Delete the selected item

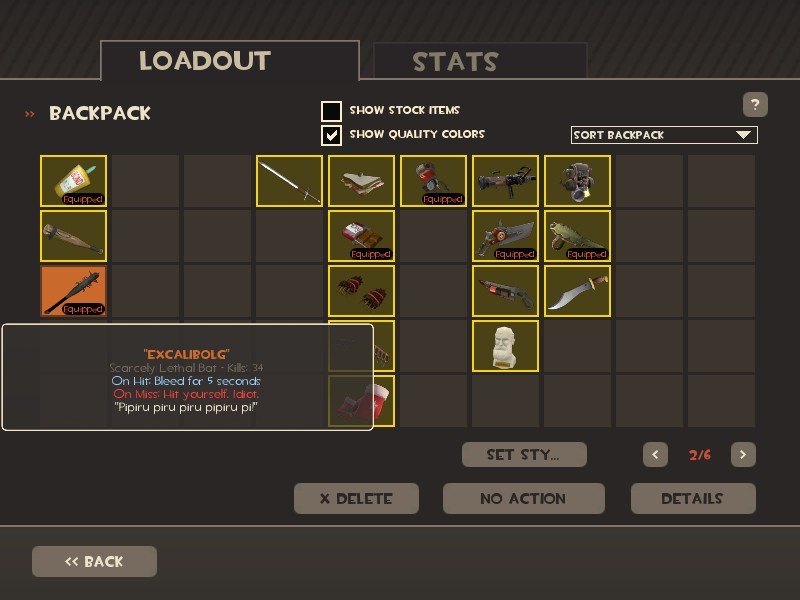(356, 498)
